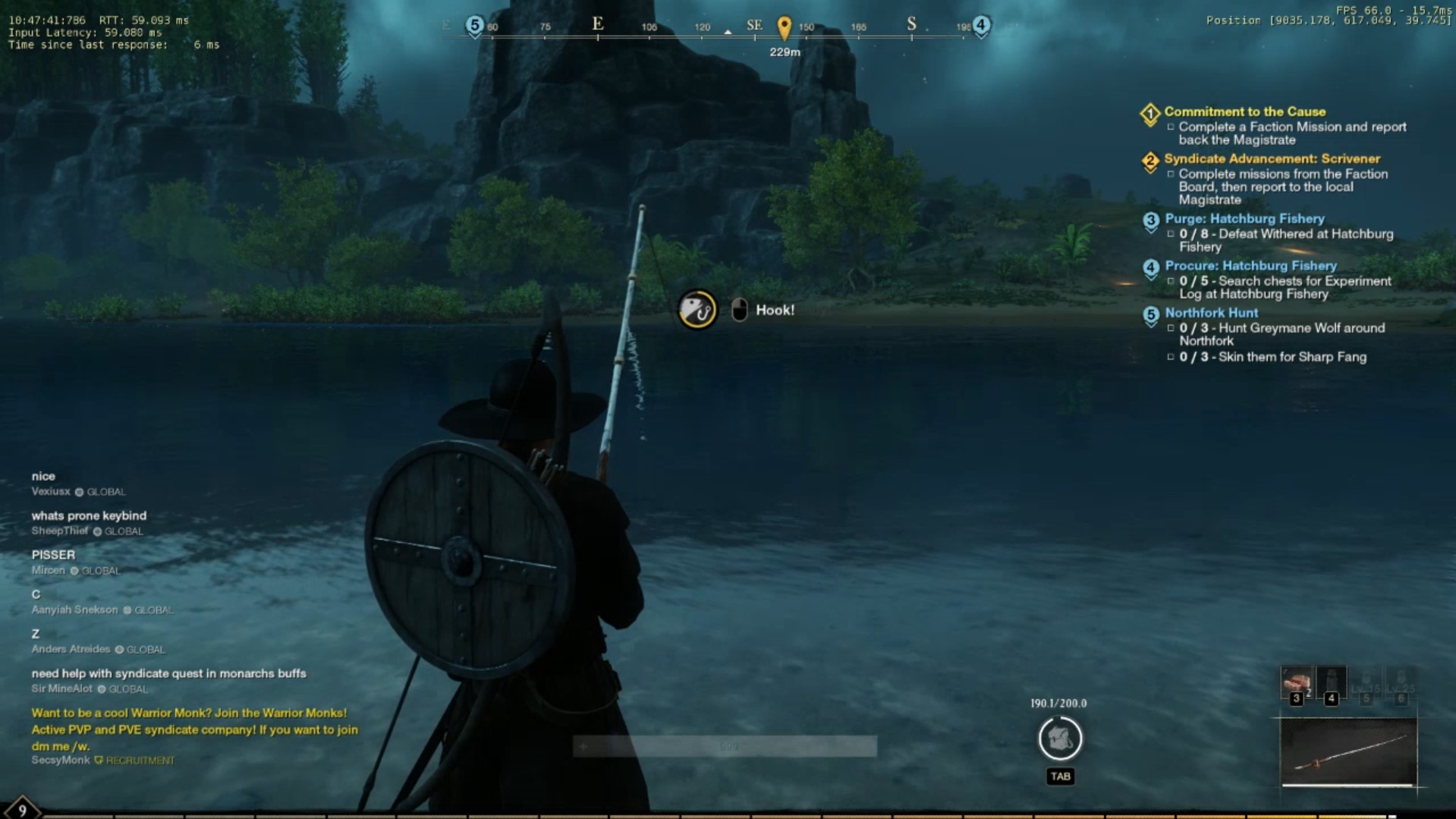The height and width of the screenshot is (819, 1456).
Task: Click the Northfork Hunt quest number icon
Action: pyautogui.click(x=1152, y=313)
